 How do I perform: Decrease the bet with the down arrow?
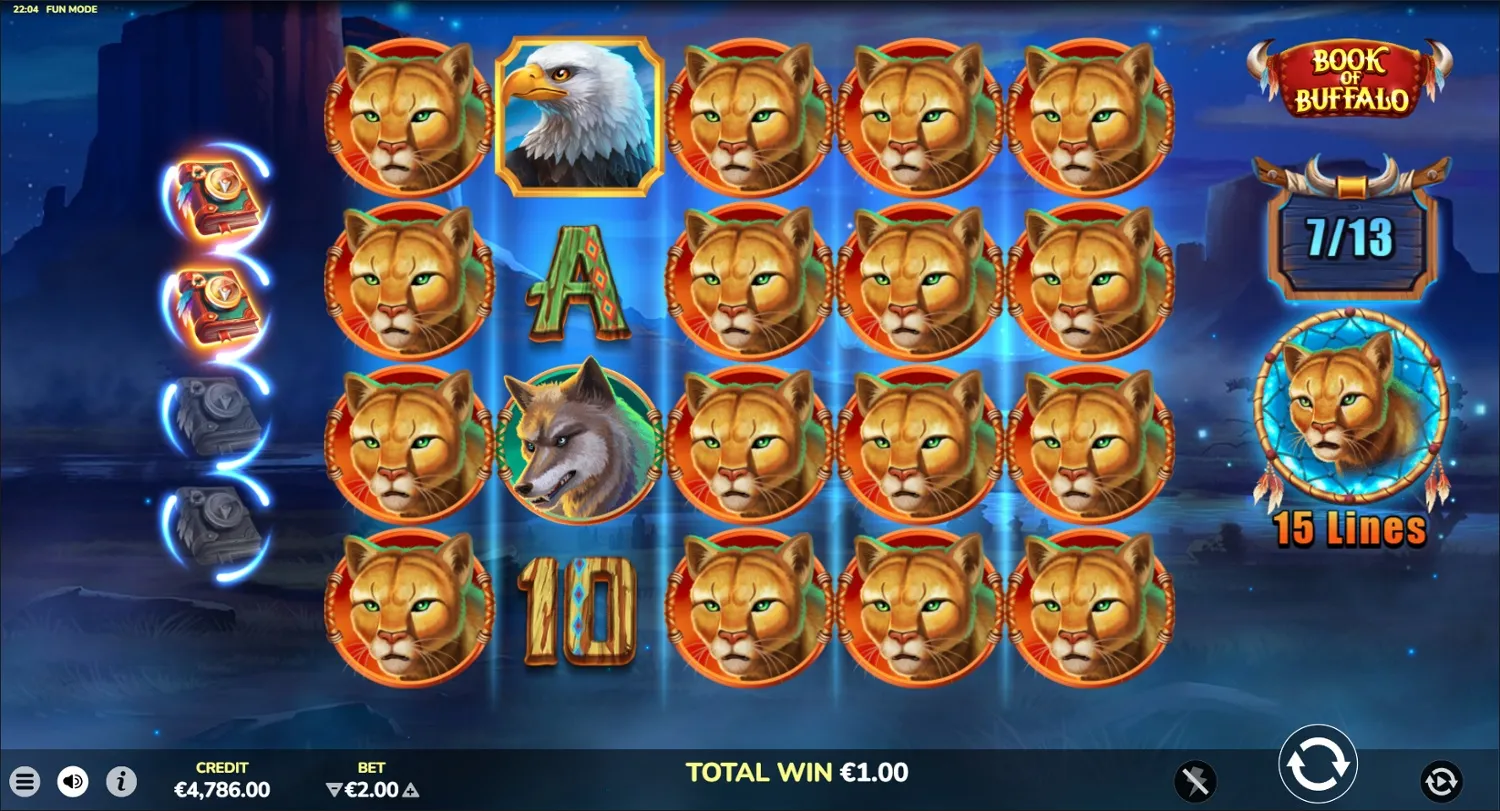click(x=334, y=789)
